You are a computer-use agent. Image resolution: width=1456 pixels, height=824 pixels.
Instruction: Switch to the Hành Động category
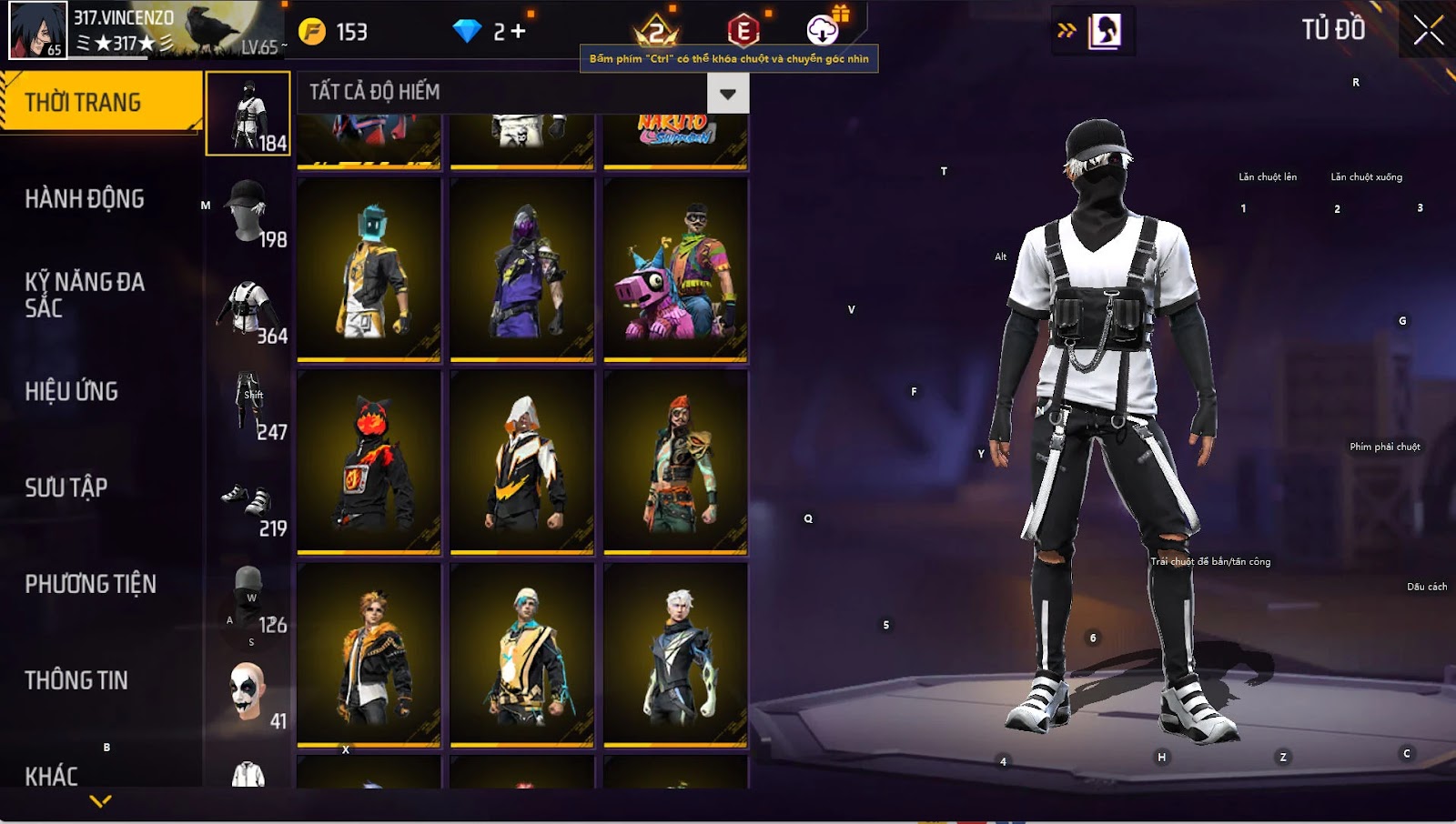point(85,198)
